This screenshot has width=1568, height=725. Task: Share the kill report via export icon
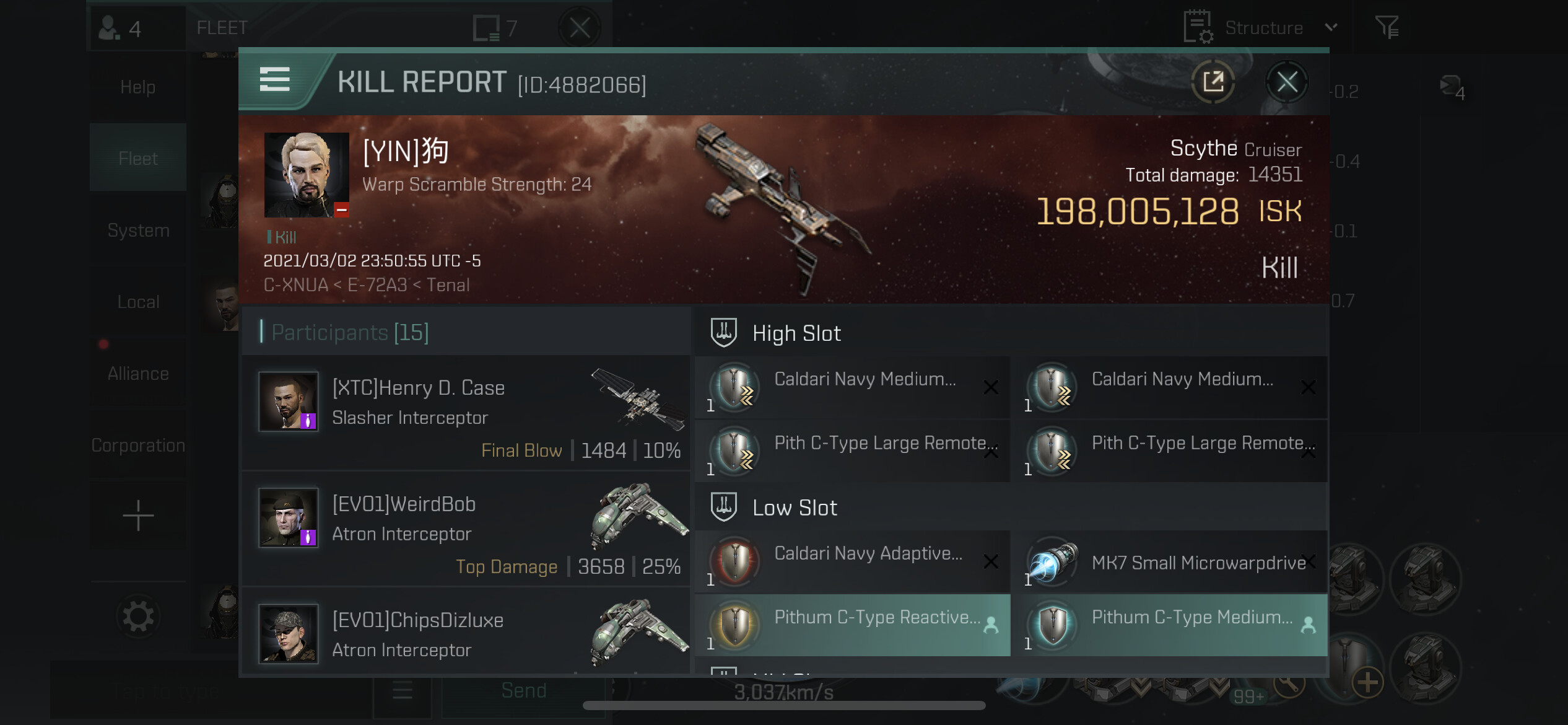1213,82
